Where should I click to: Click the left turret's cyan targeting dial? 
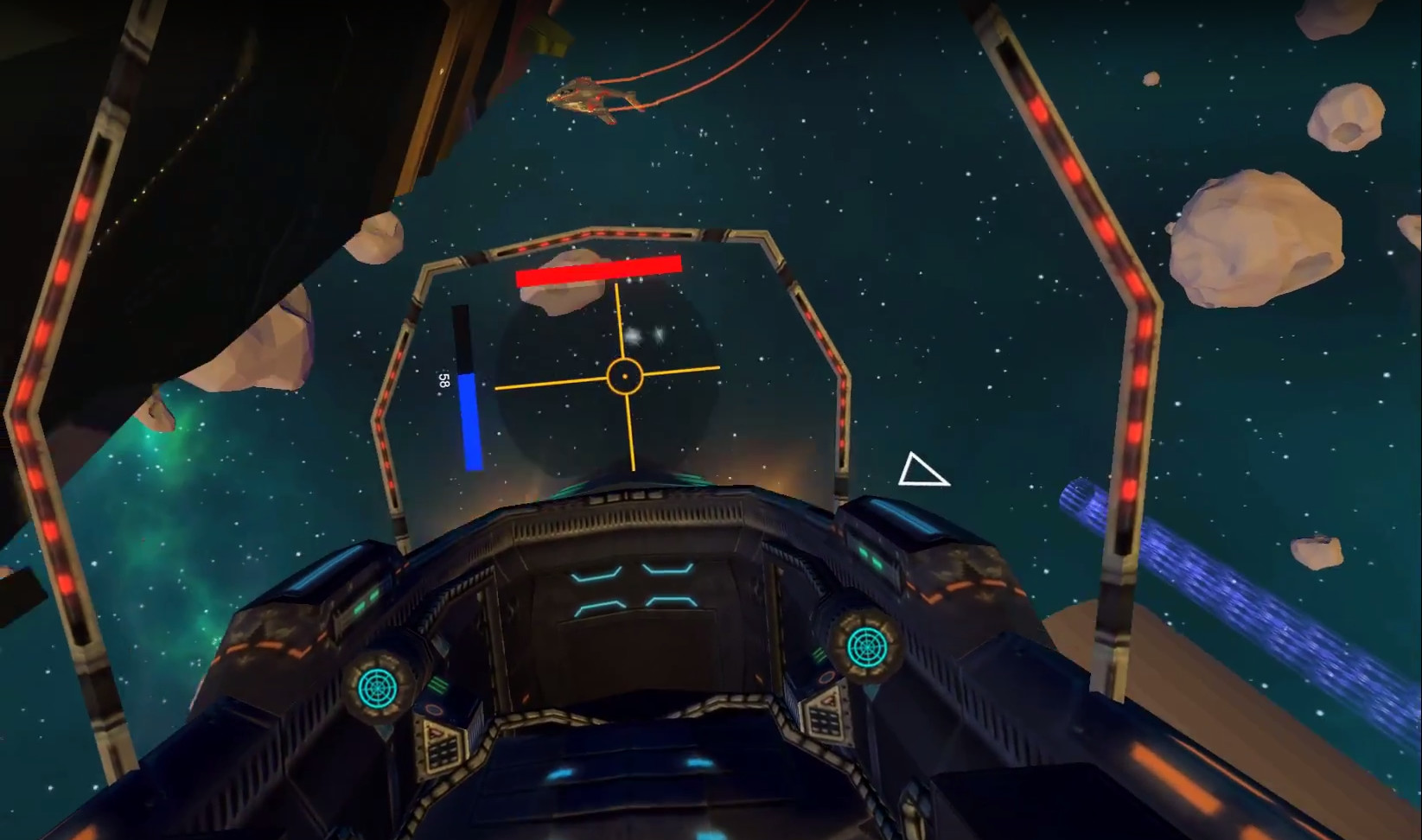pos(378,685)
